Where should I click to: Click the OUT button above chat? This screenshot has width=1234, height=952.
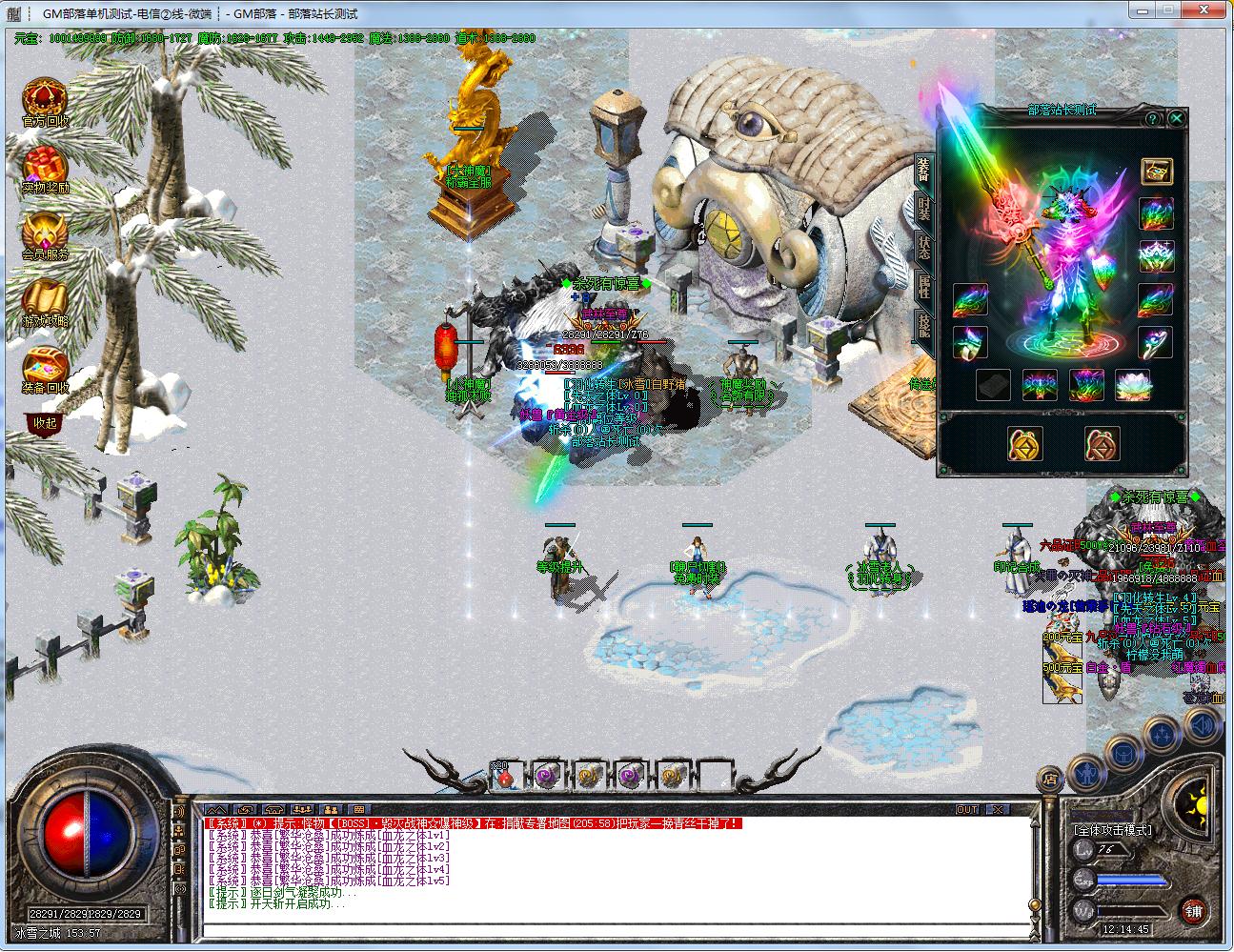coord(967,809)
